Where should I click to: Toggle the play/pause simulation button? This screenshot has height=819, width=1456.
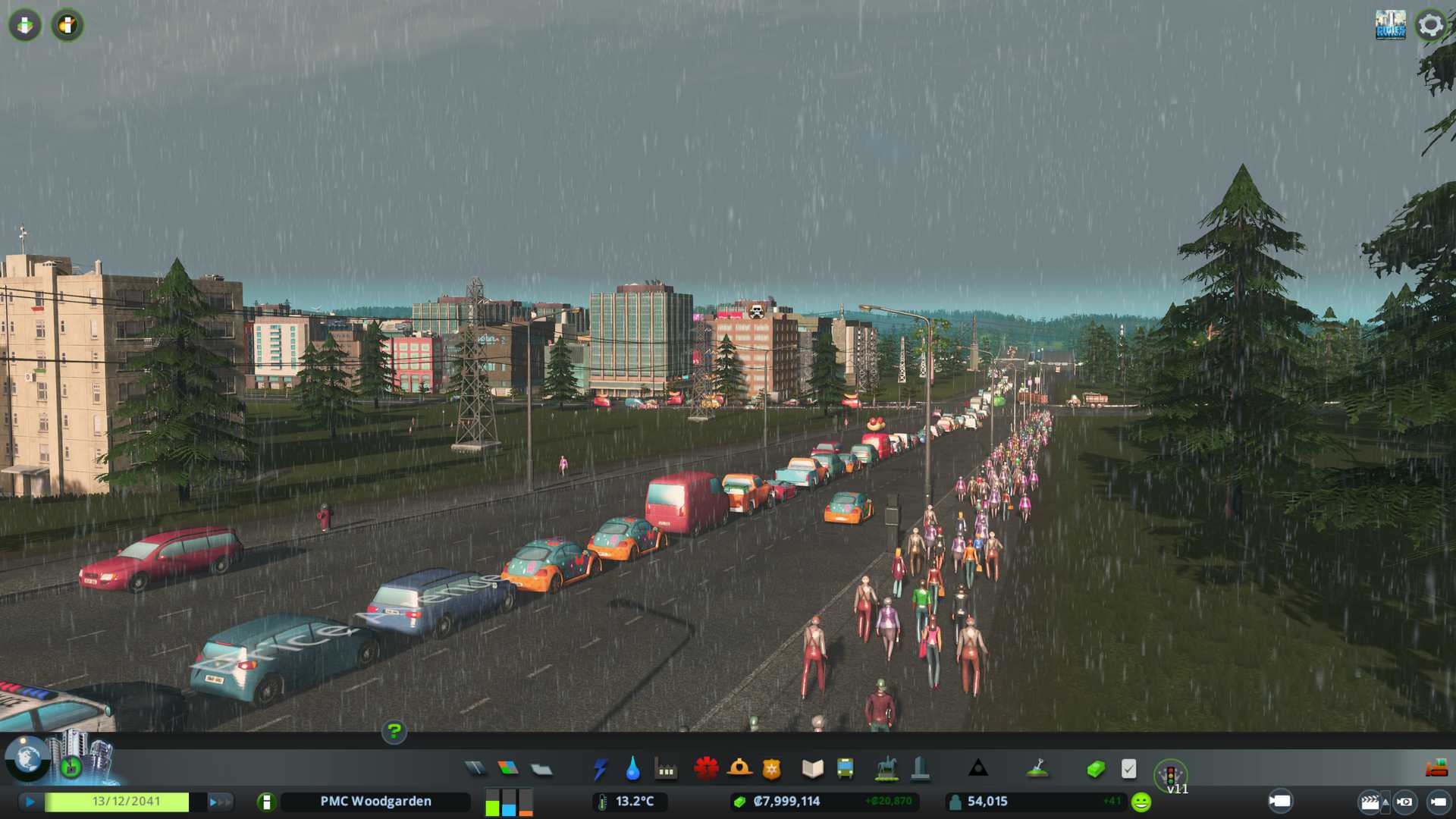[30, 802]
